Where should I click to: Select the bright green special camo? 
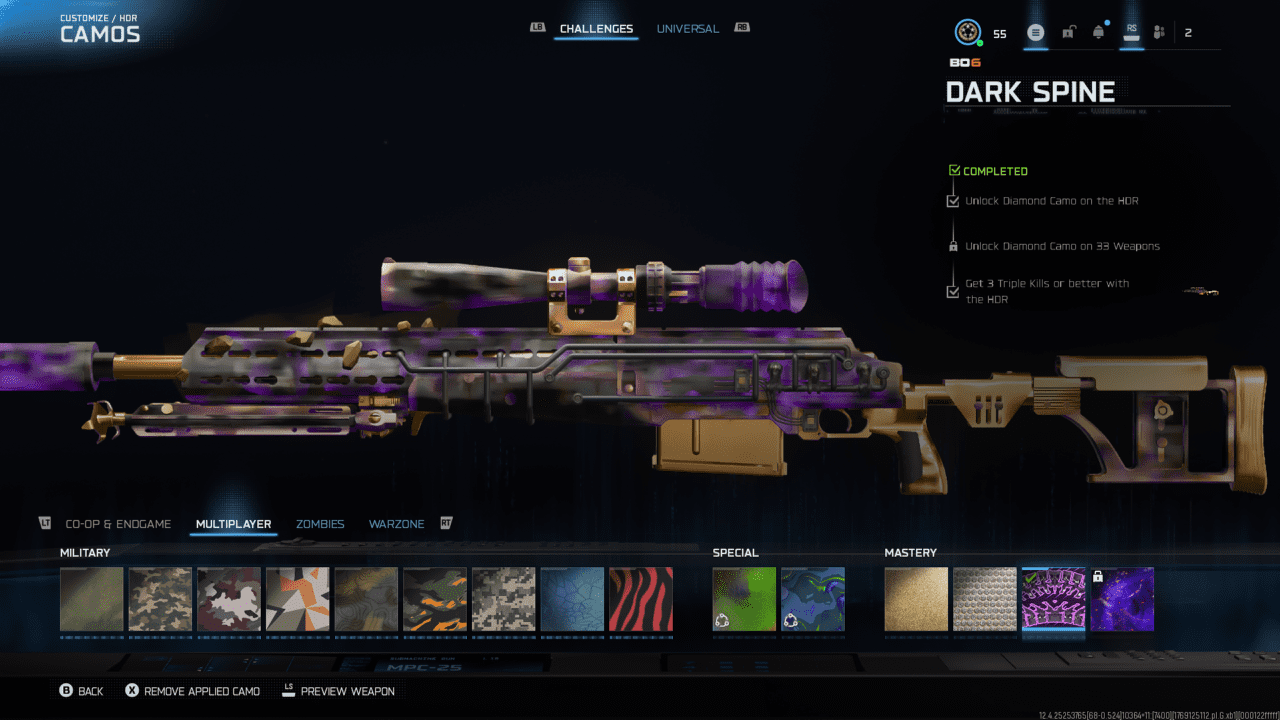(x=744, y=599)
